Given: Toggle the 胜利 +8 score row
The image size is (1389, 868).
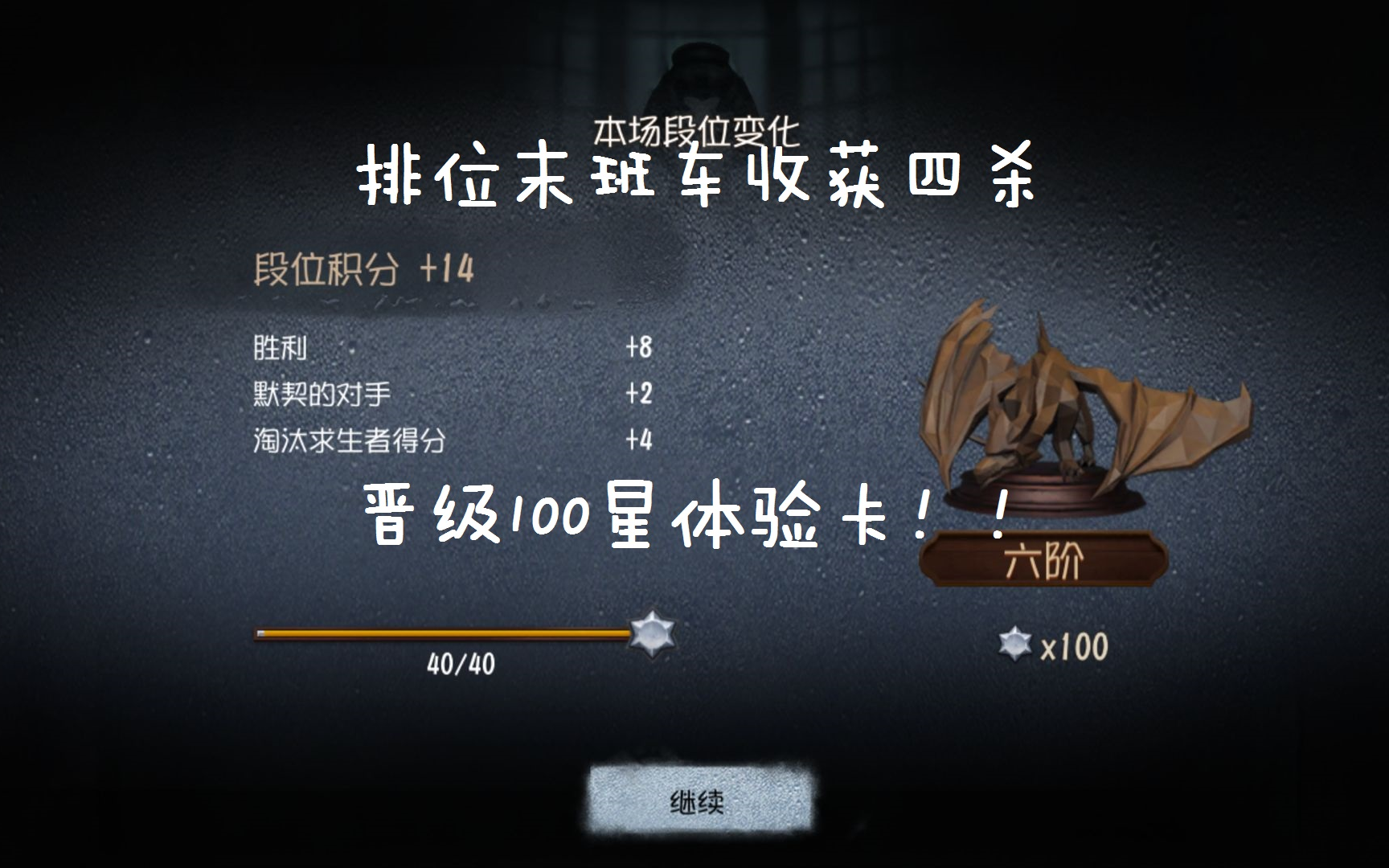Looking at the screenshot, I should (x=450, y=347).
